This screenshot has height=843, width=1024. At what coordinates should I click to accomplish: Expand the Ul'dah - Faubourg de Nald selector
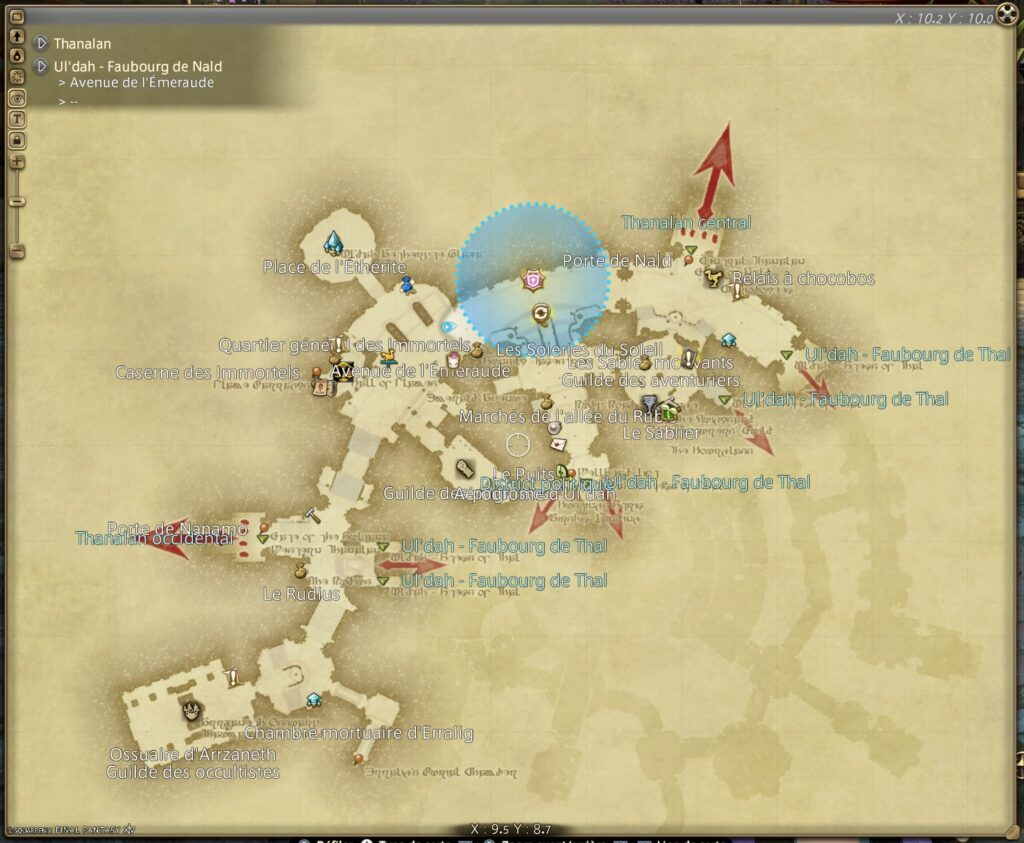point(41,66)
